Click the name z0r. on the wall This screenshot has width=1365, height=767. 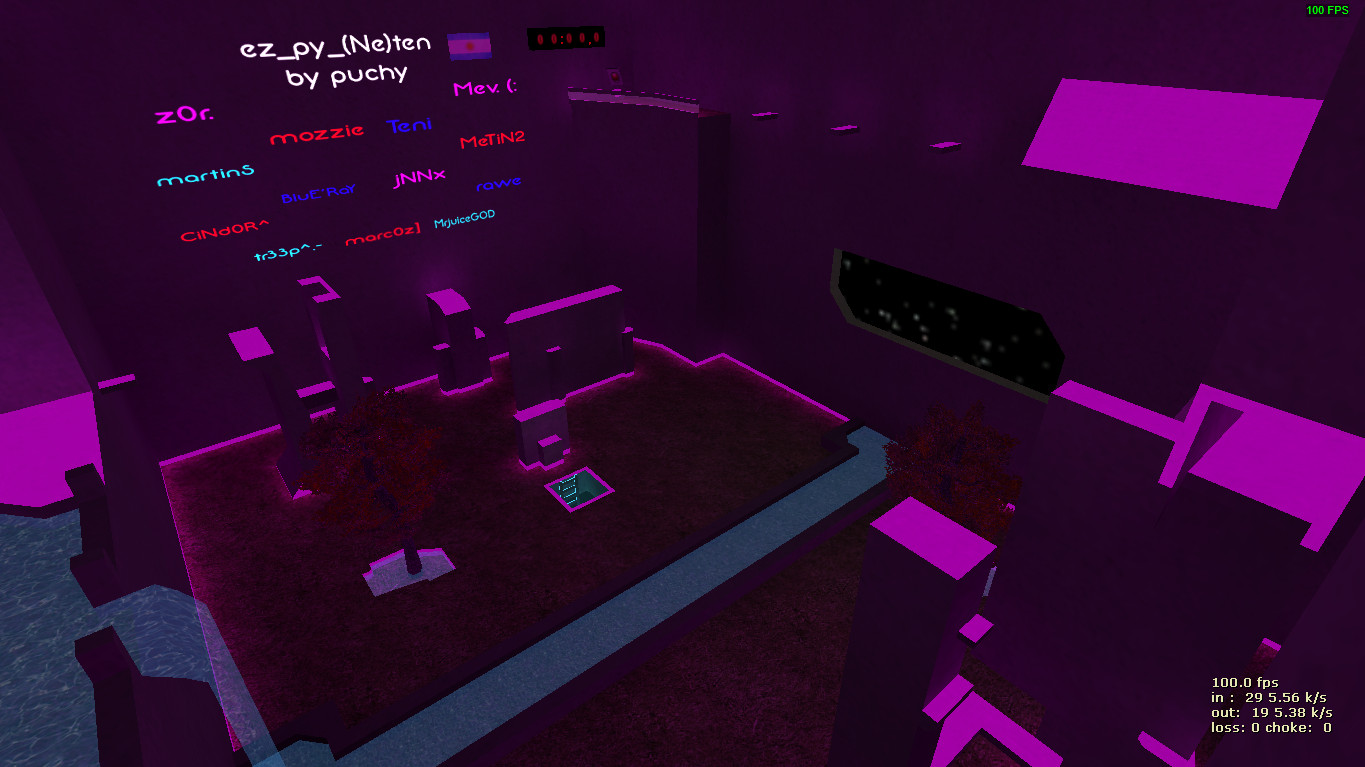[x=183, y=113]
